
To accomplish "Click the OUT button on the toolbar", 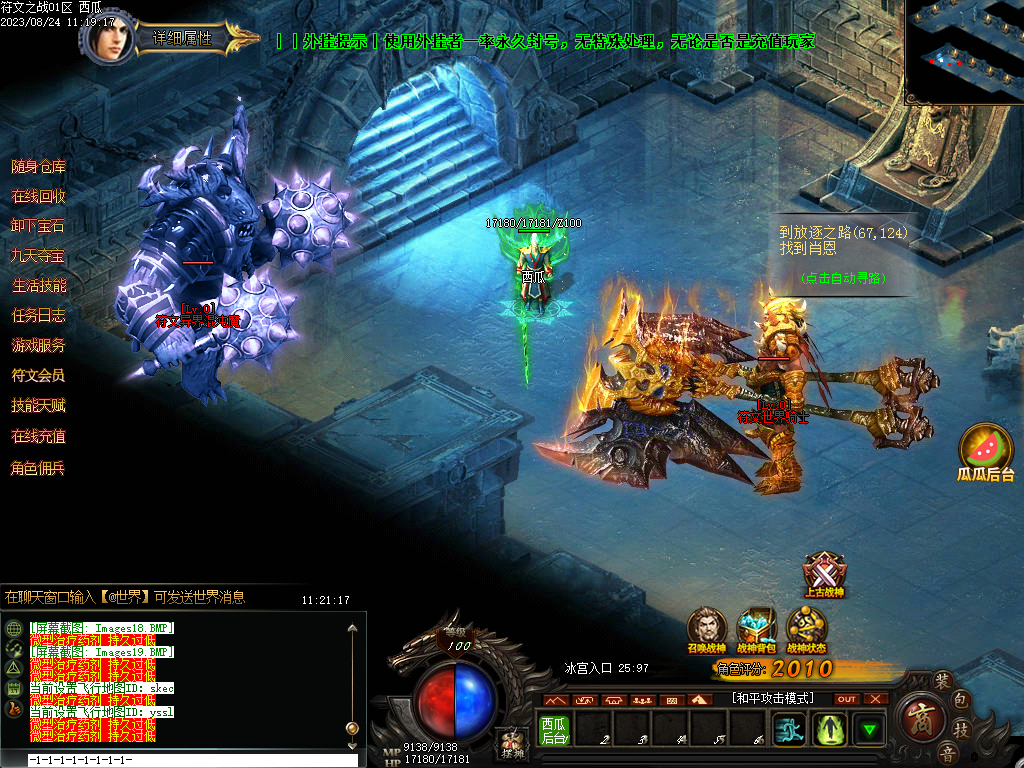I will pyautogui.click(x=847, y=699).
